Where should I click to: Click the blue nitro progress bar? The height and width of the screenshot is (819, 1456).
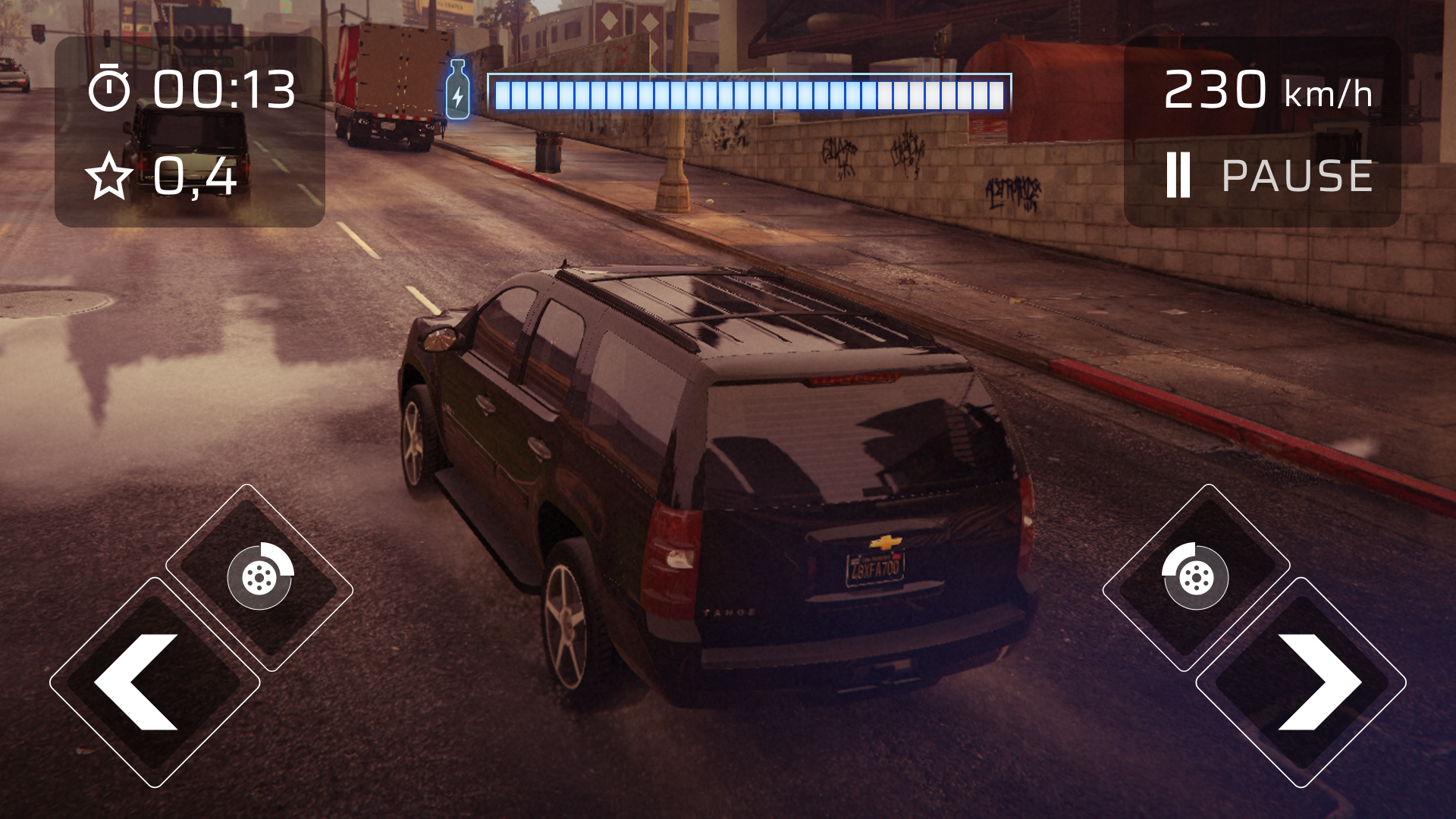747,91
